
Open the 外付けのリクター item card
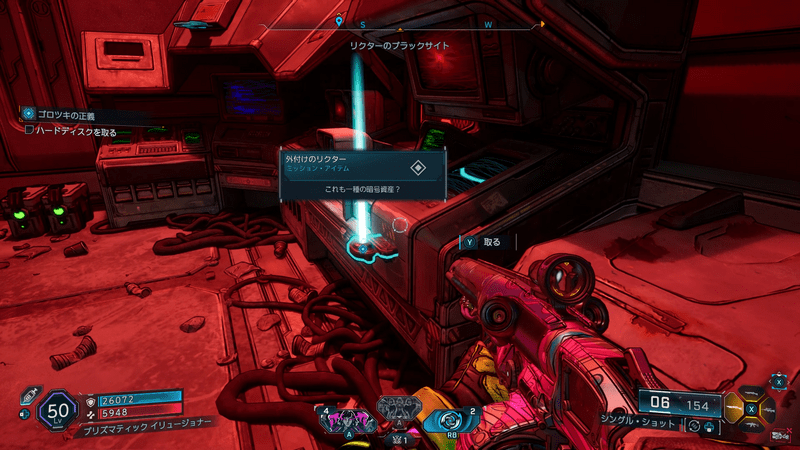click(362, 172)
